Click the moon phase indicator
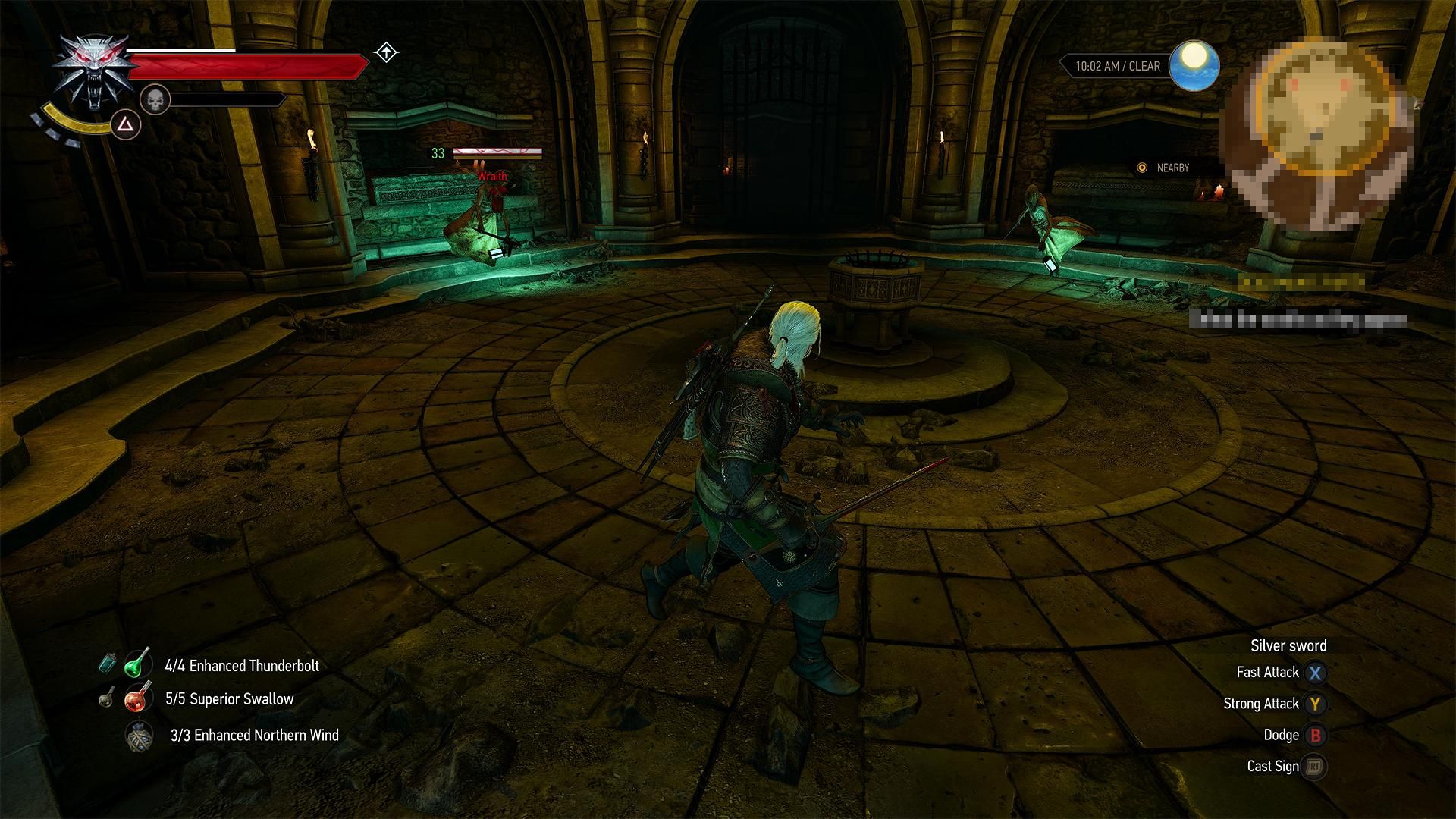Viewport: 1456px width, 819px height. coord(1194,66)
